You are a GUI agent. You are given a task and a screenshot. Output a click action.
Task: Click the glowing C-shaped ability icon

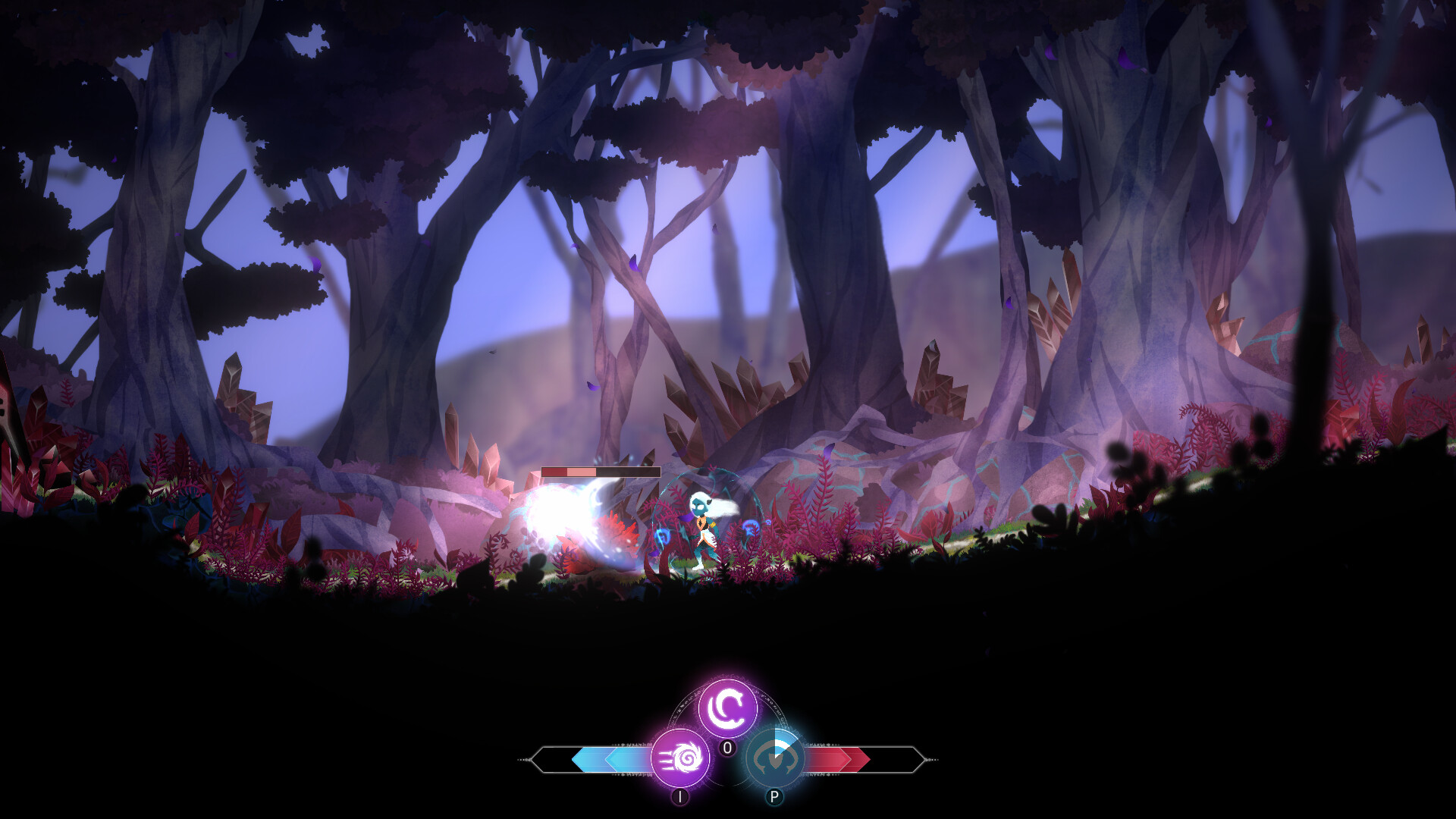[x=727, y=707]
